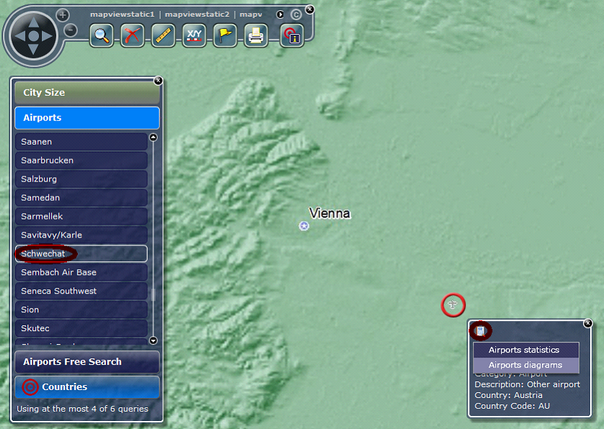Choose Salzburg from the airports list

82,179
